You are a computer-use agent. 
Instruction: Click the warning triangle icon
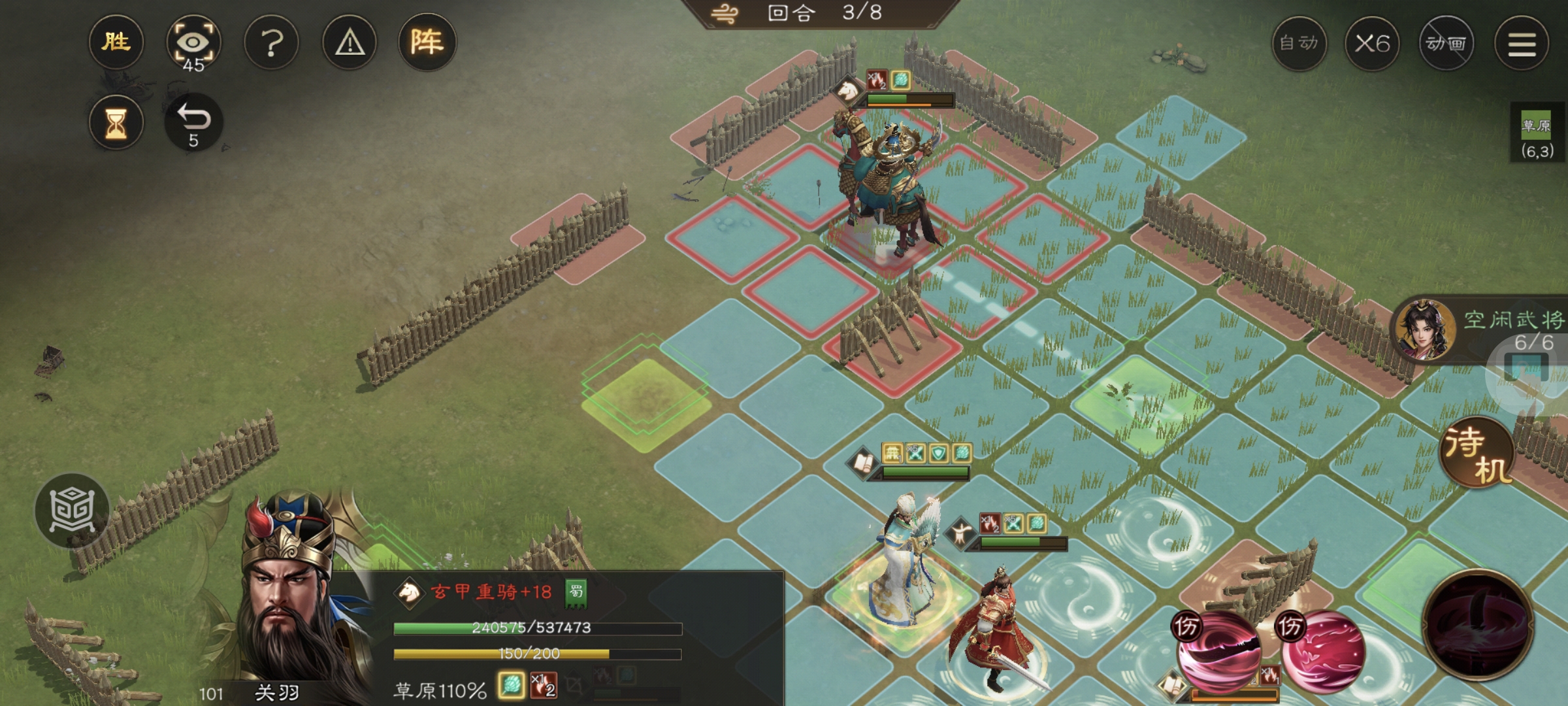350,43
